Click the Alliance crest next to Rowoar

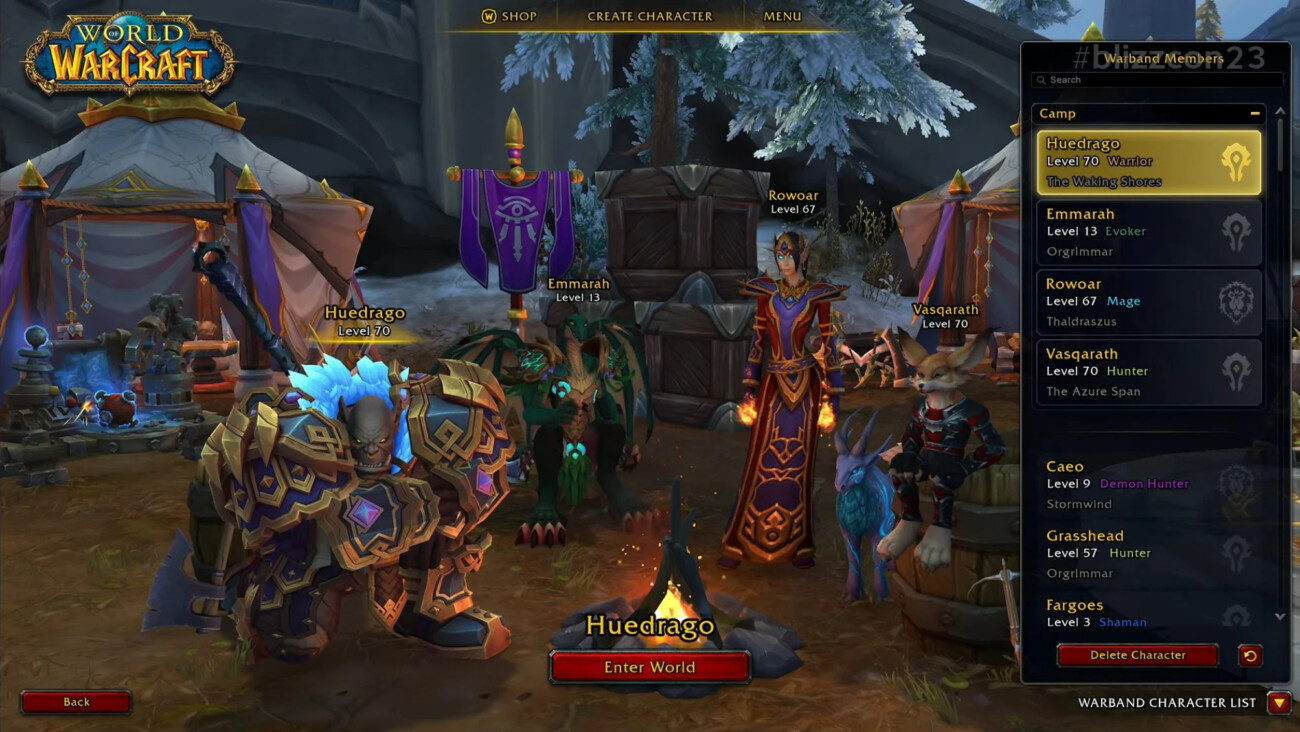tap(1237, 300)
